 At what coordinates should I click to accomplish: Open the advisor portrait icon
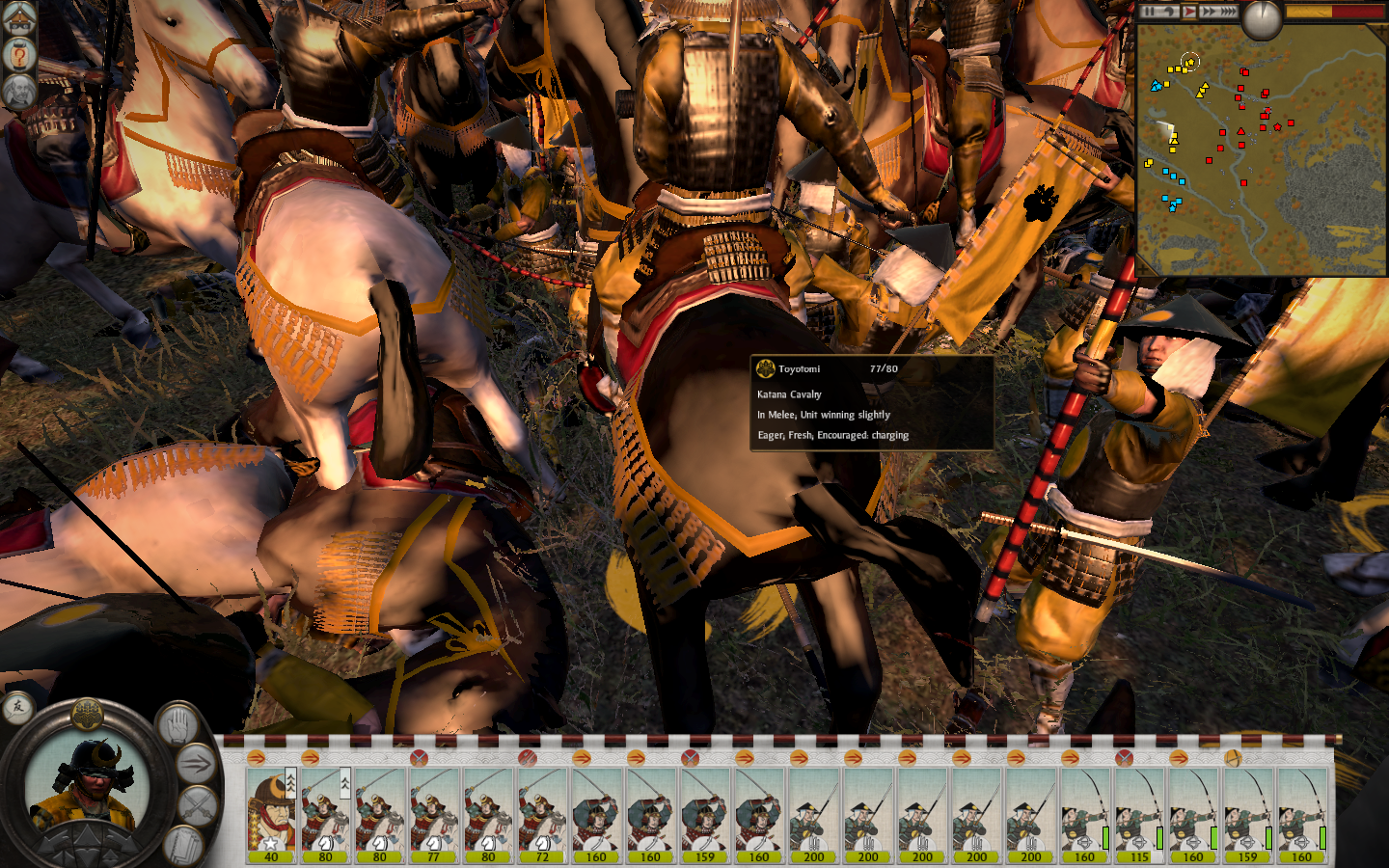(x=18, y=92)
